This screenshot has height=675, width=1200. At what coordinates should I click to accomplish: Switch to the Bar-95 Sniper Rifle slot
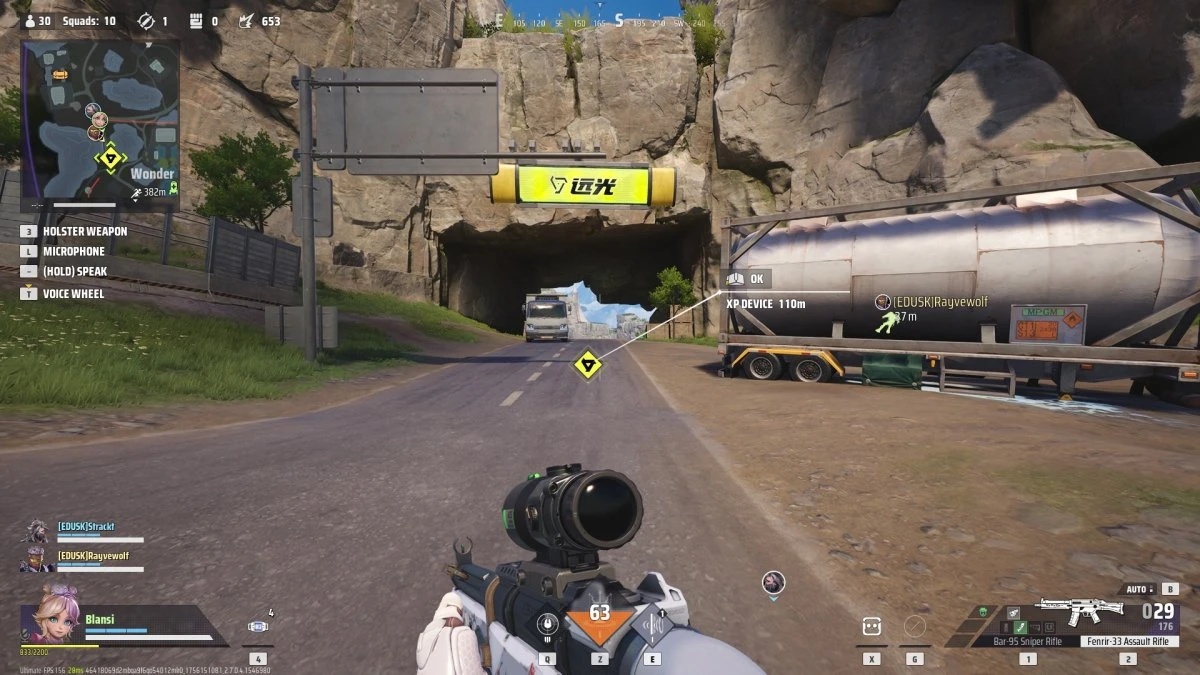[x=1027, y=641]
